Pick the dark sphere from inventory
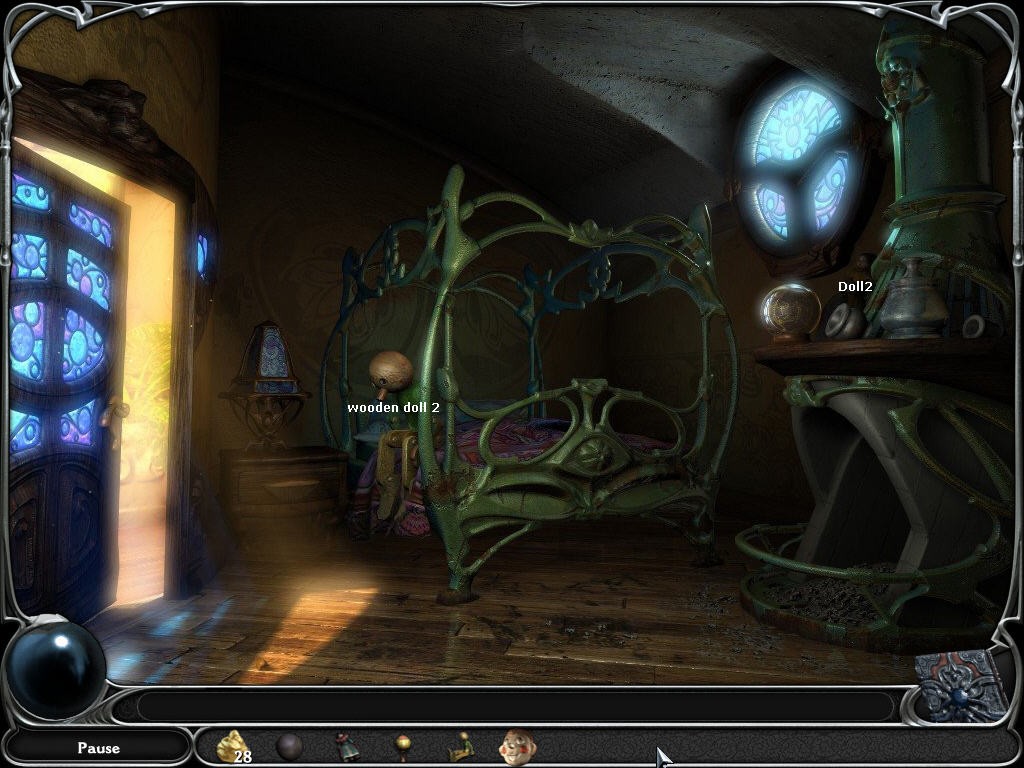Screen dimensions: 1024x768 (x=289, y=746)
